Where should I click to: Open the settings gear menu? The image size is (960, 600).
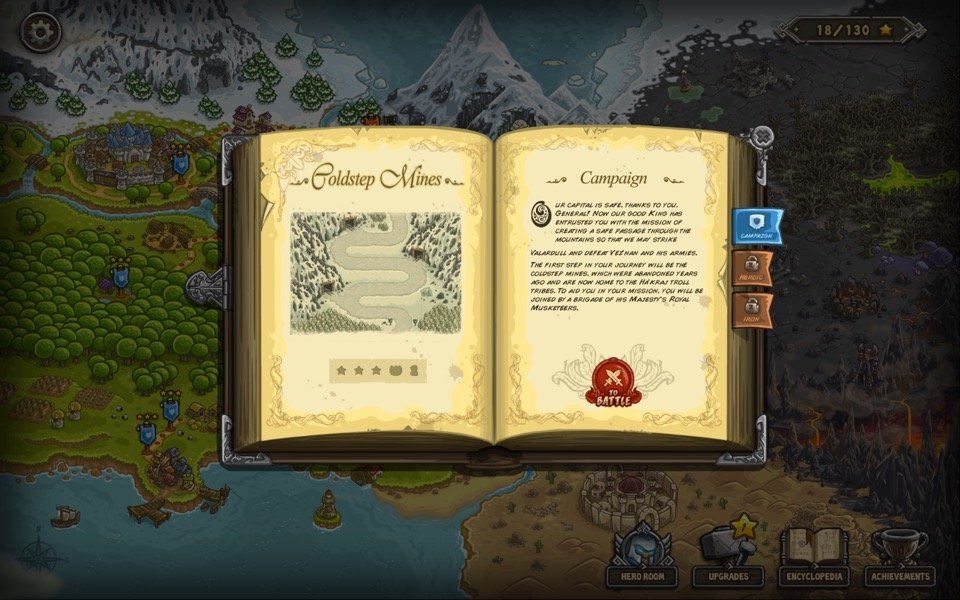click(40, 32)
